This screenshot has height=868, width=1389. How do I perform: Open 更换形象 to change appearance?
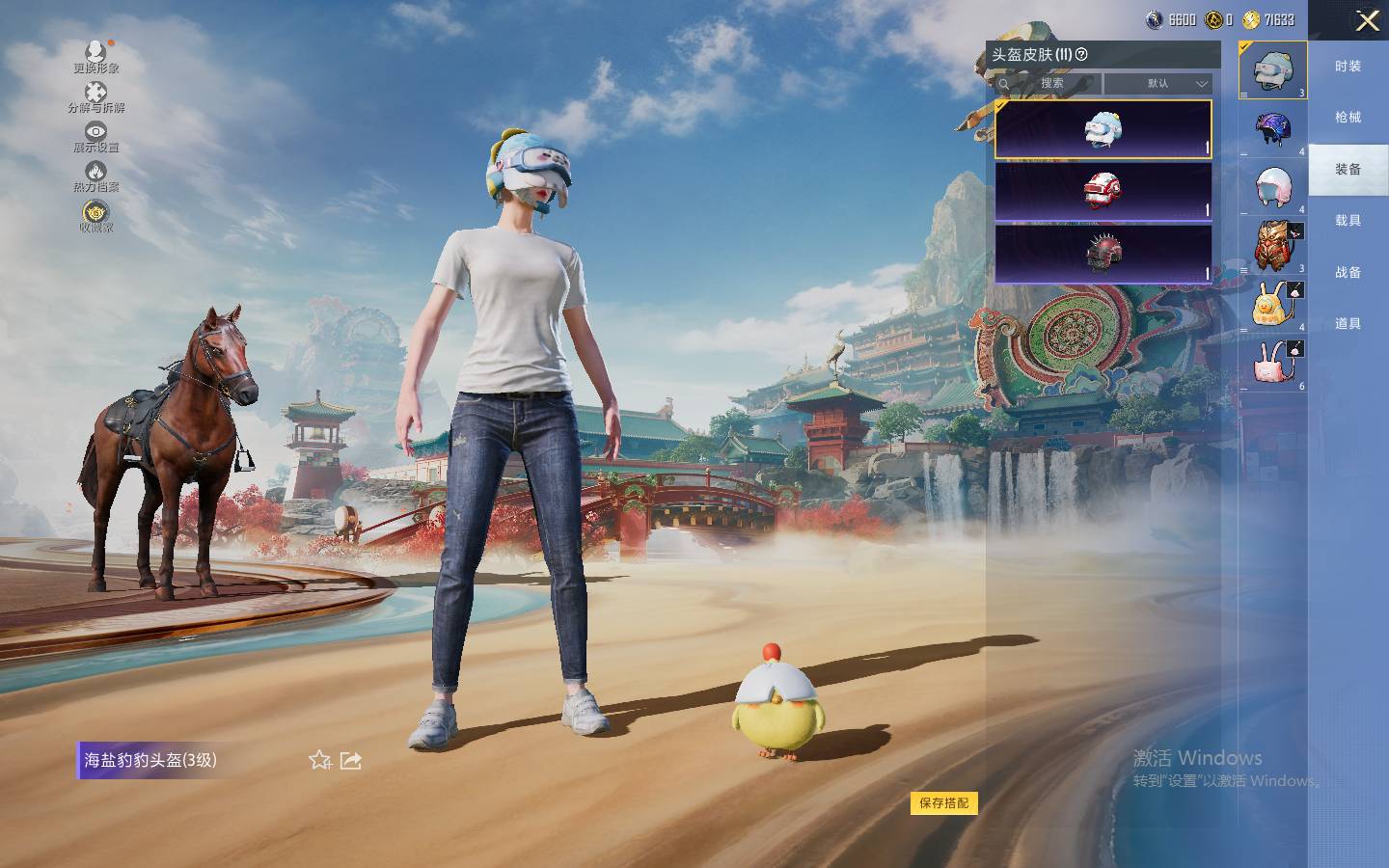[95, 56]
